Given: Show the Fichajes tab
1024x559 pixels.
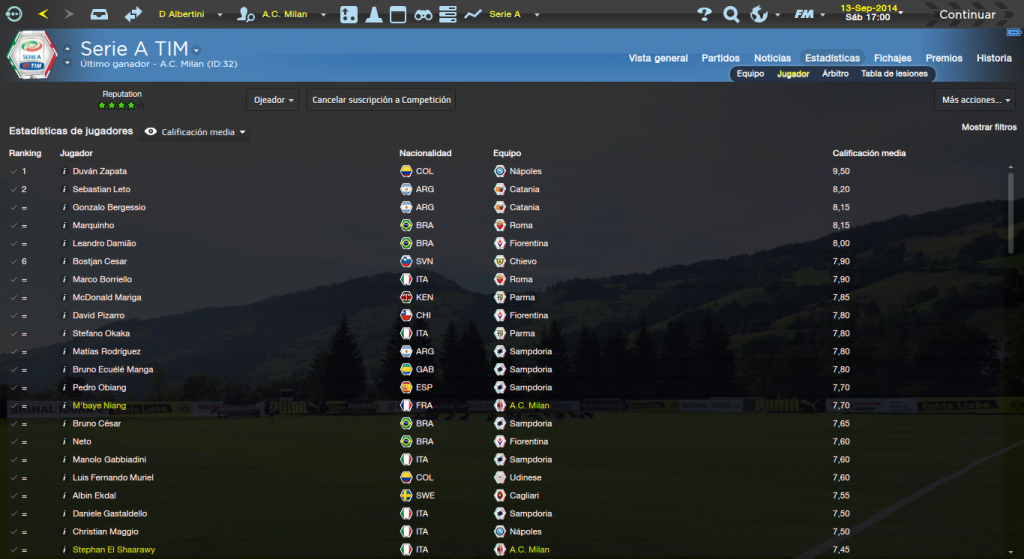Looking at the screenshot, I should point(892,58).
